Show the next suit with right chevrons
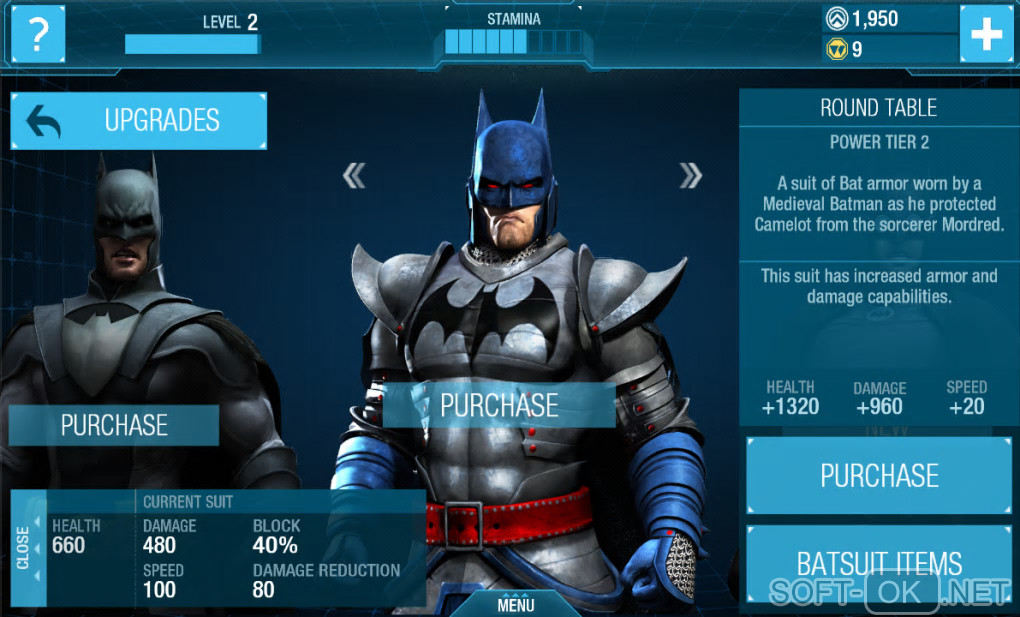1020x617 pixels. click(x=690, y=176)
